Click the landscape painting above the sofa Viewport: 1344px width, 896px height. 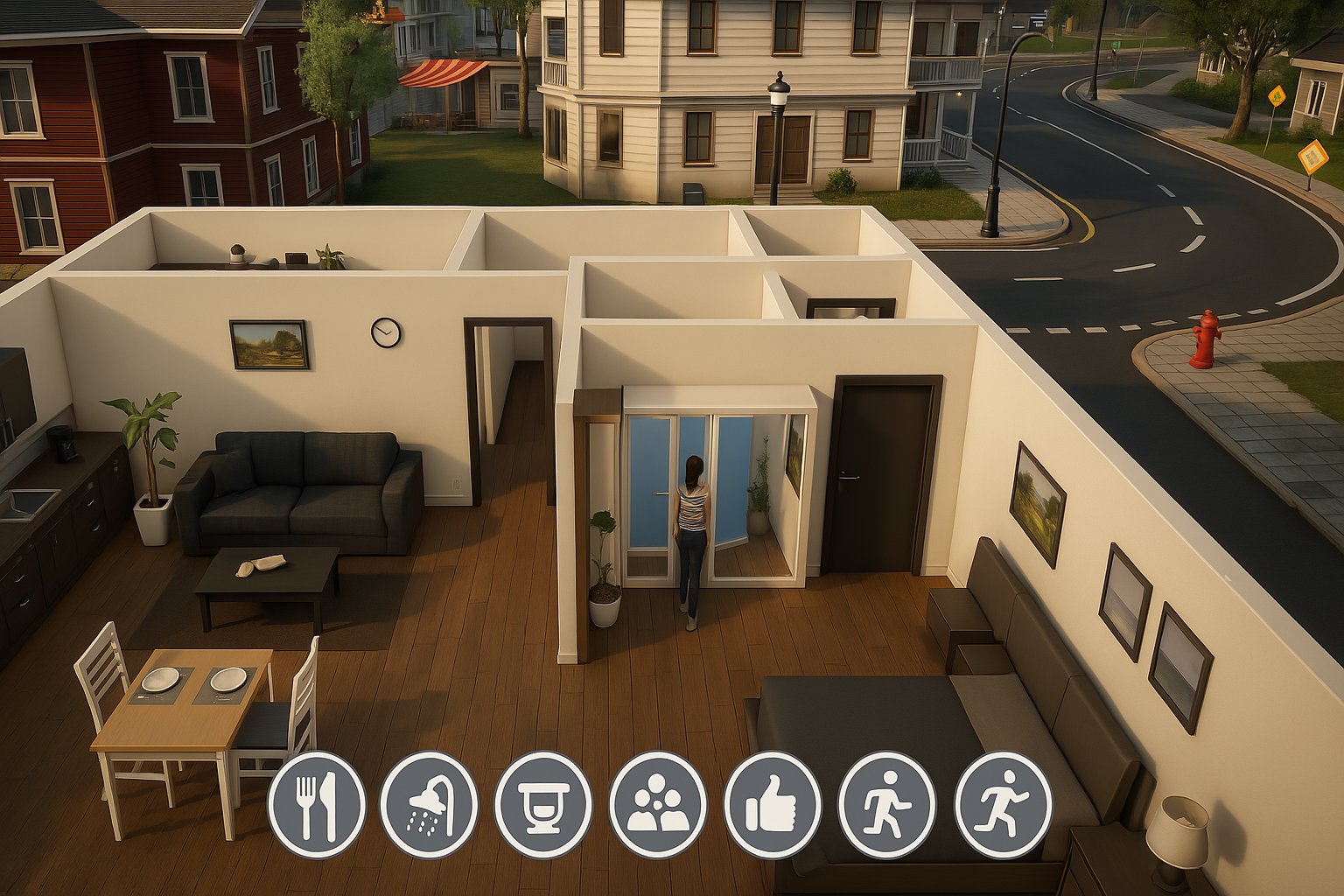click(x=269, y=343)
